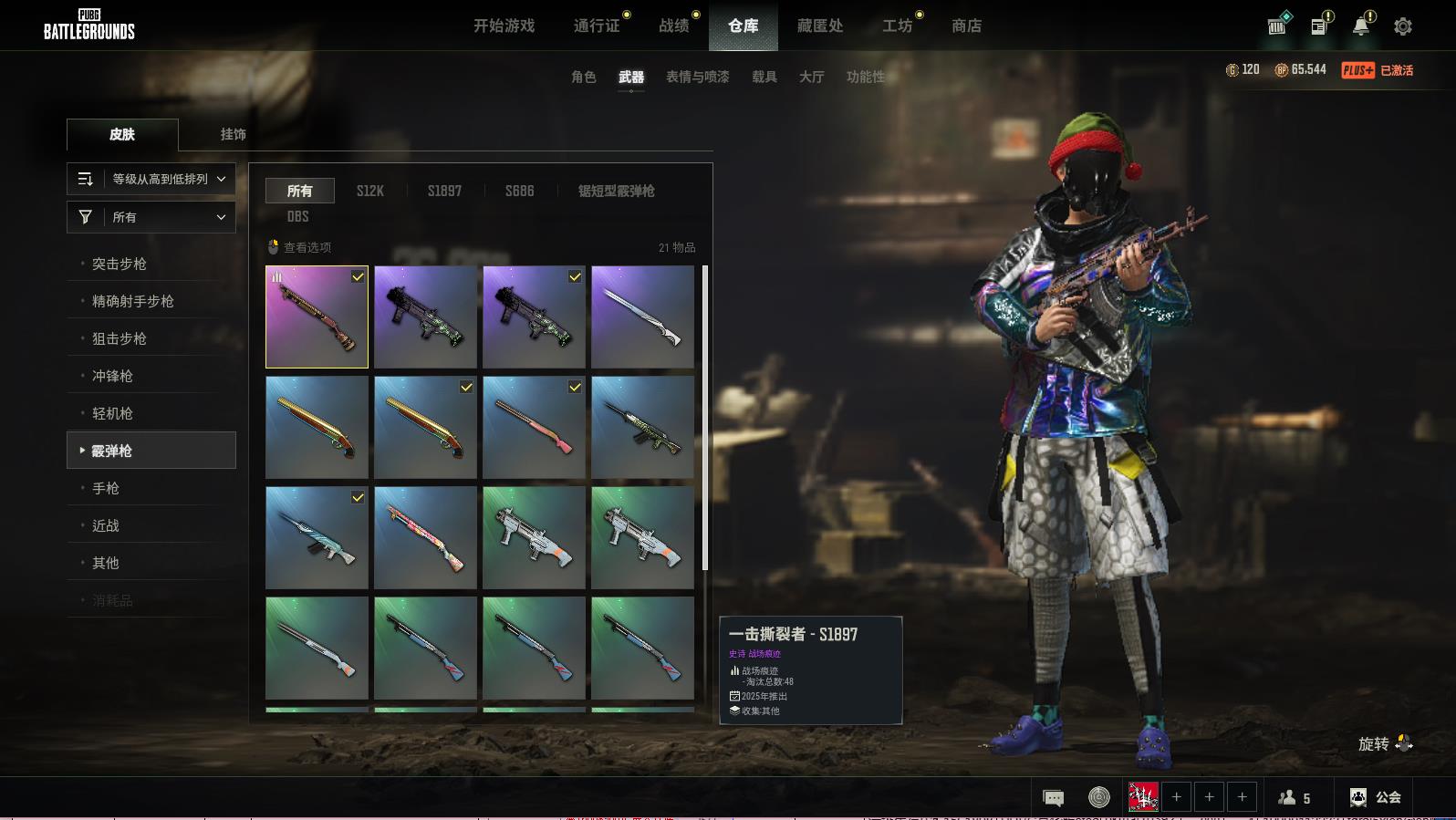Switch to the 角色 sub-tab
Screen dimensions: 1456x820
pos(583,77)
